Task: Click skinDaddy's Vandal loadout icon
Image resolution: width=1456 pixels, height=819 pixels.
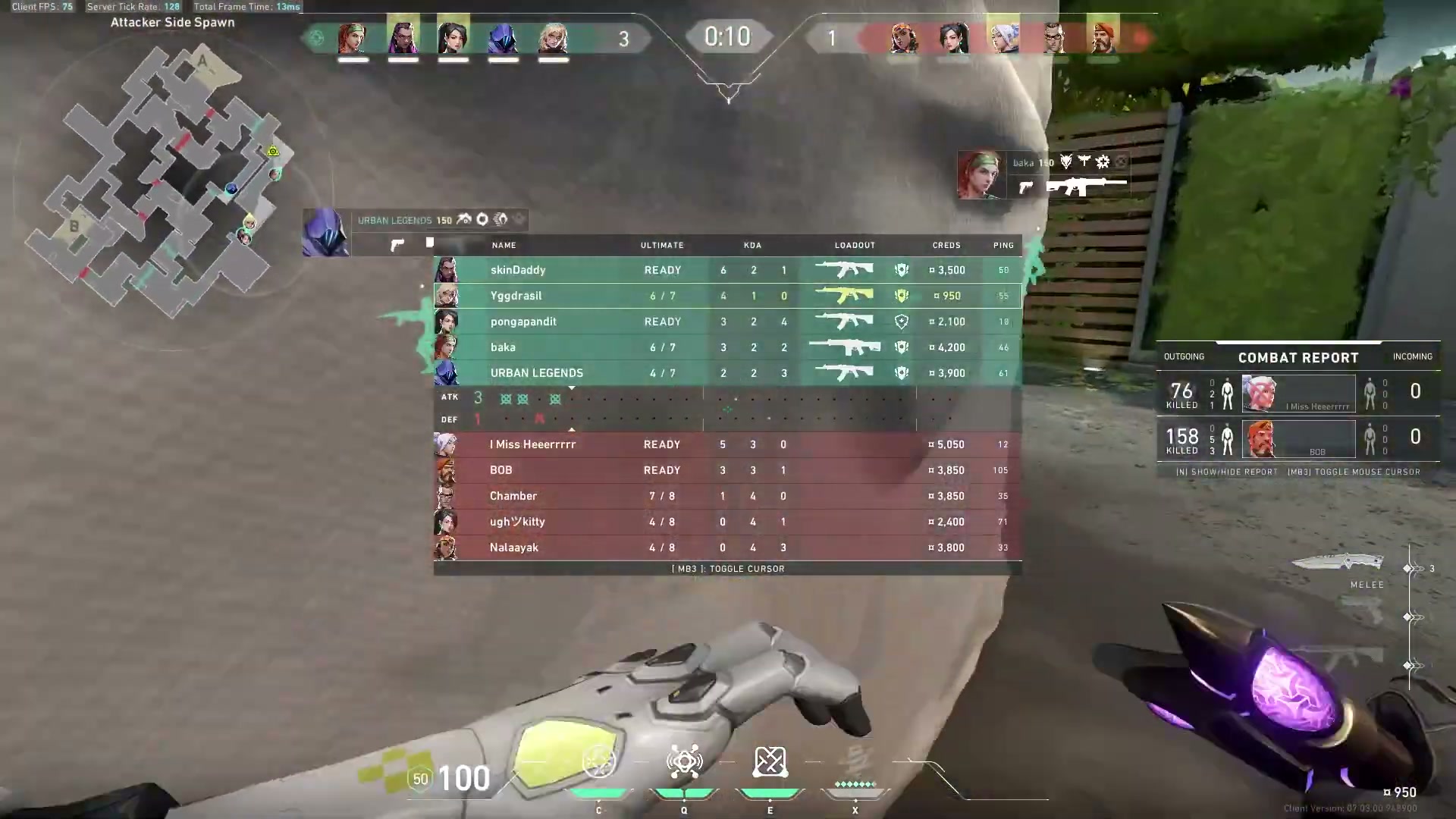Action: [x=844, y=270]
